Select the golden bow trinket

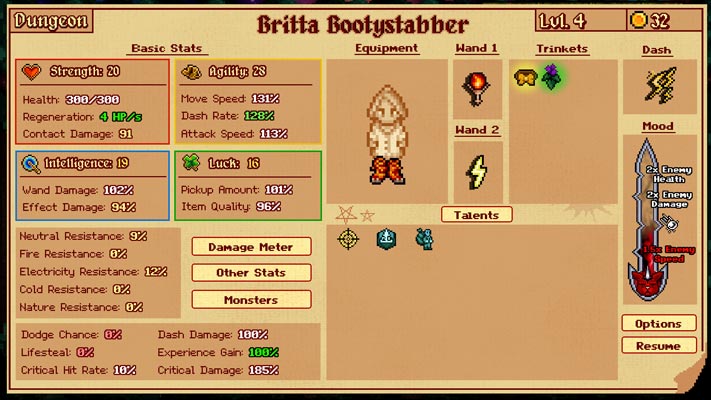tap(526, 77)
